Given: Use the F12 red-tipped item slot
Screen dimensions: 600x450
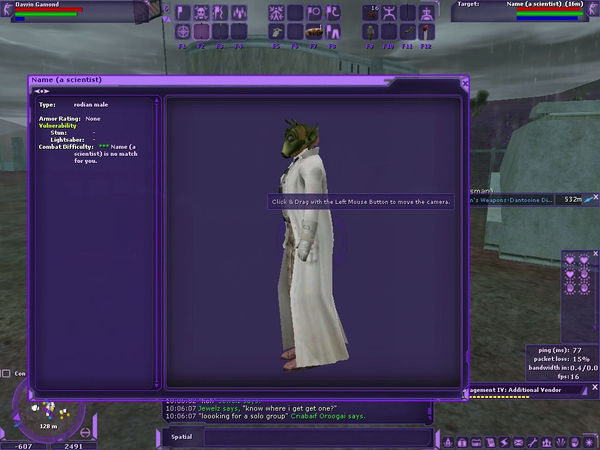Looking at the screenshot, I should 426,32.
